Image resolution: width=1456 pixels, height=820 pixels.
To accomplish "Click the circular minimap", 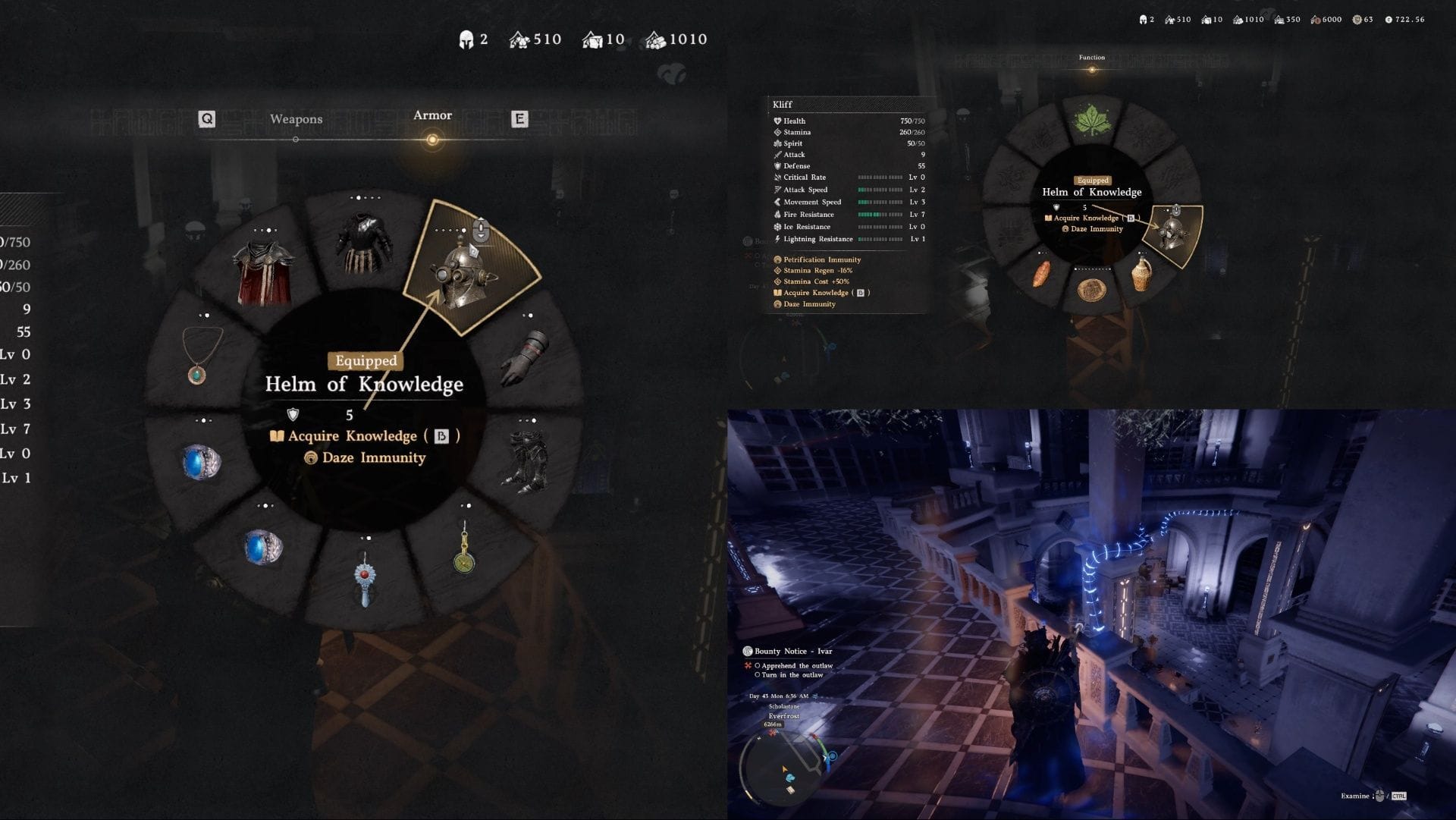I will coord(786,766).
